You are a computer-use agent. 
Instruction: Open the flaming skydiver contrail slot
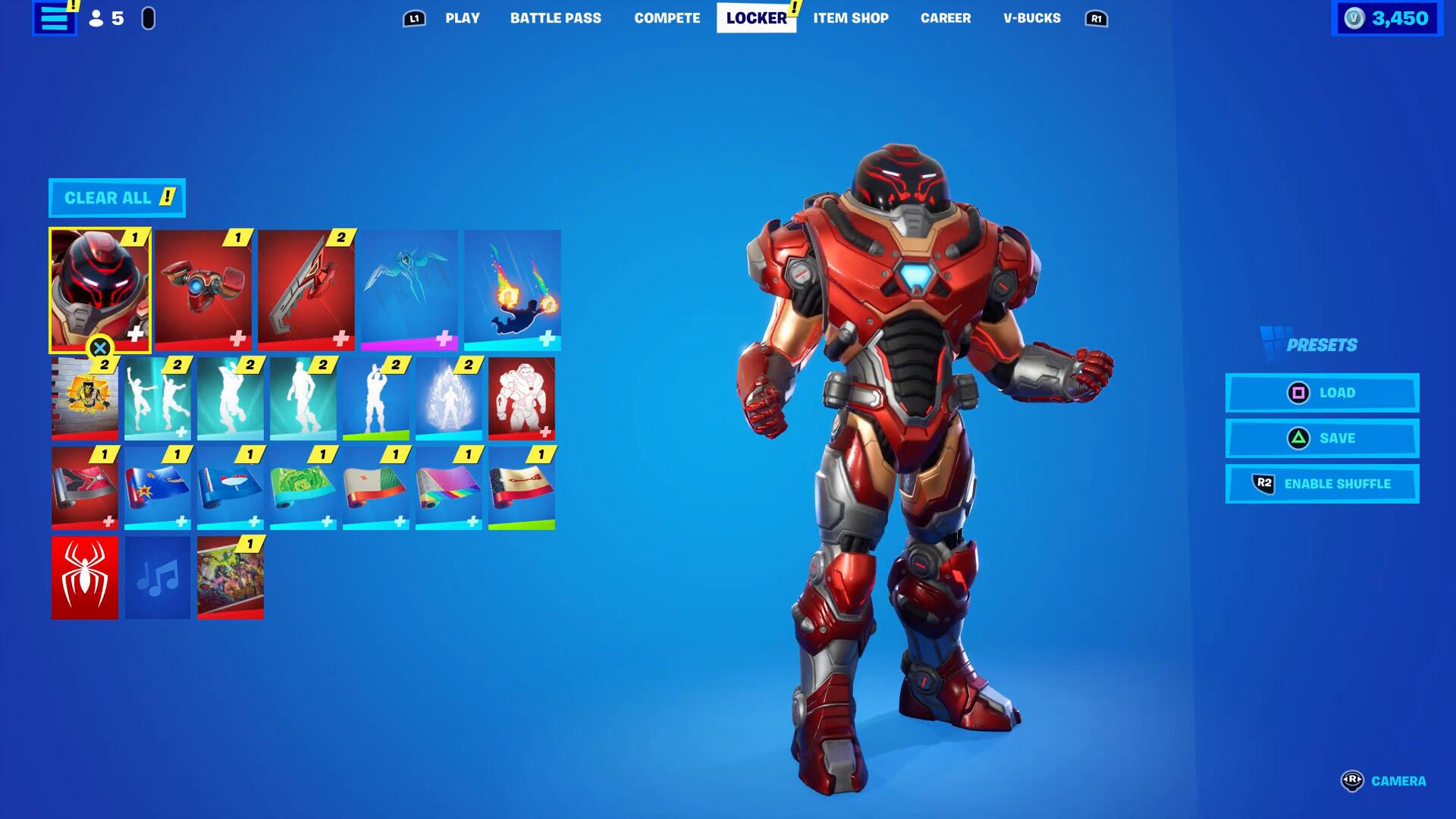pos(513,290)
